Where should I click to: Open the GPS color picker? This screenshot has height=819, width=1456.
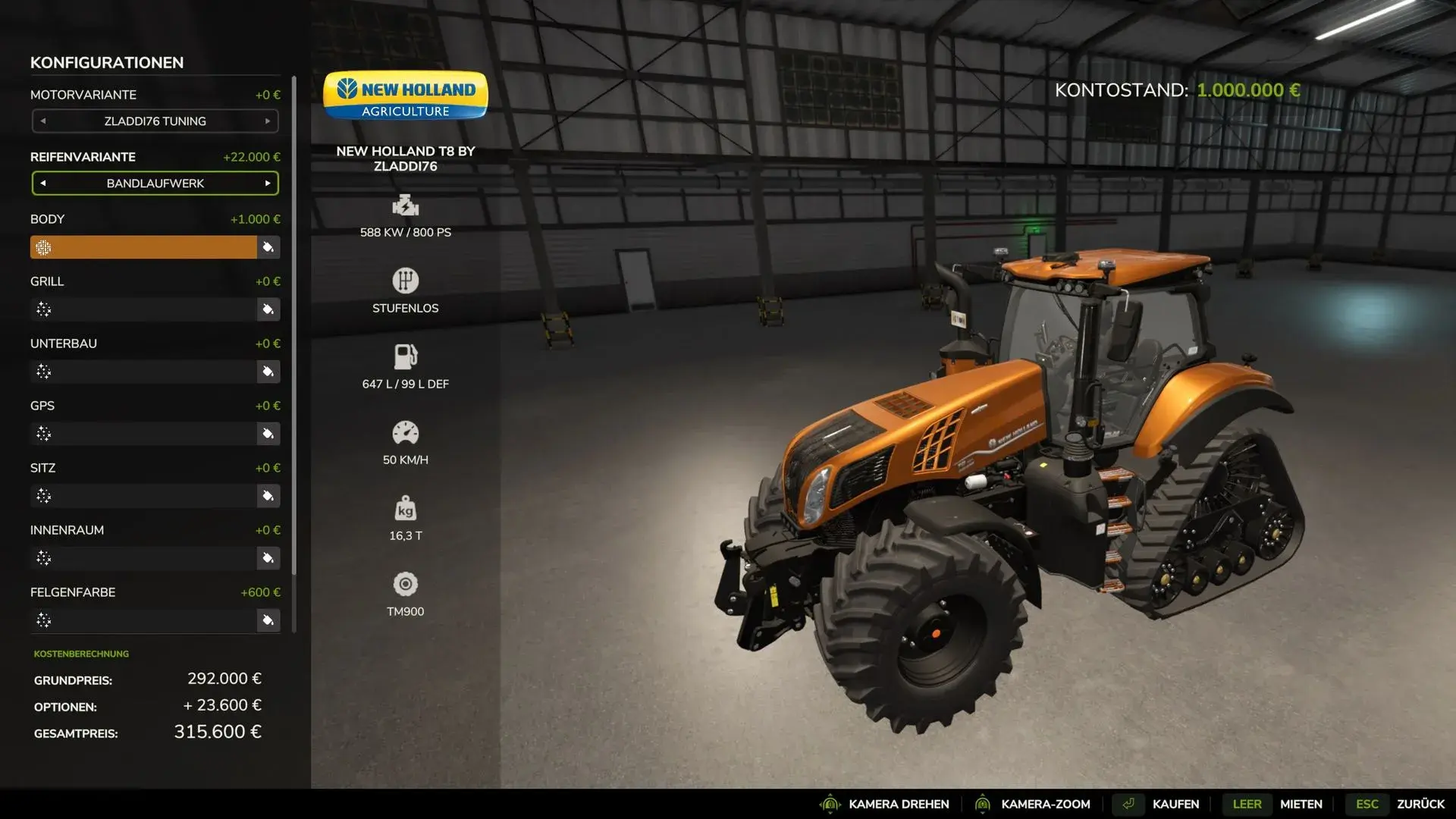pos(268,434)
